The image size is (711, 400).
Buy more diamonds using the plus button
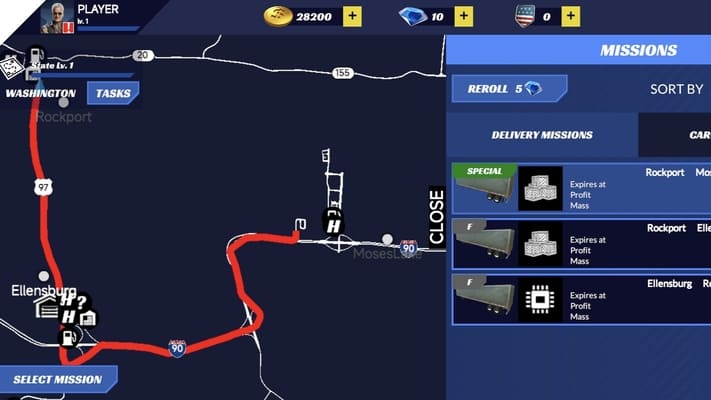click(463, 16)
